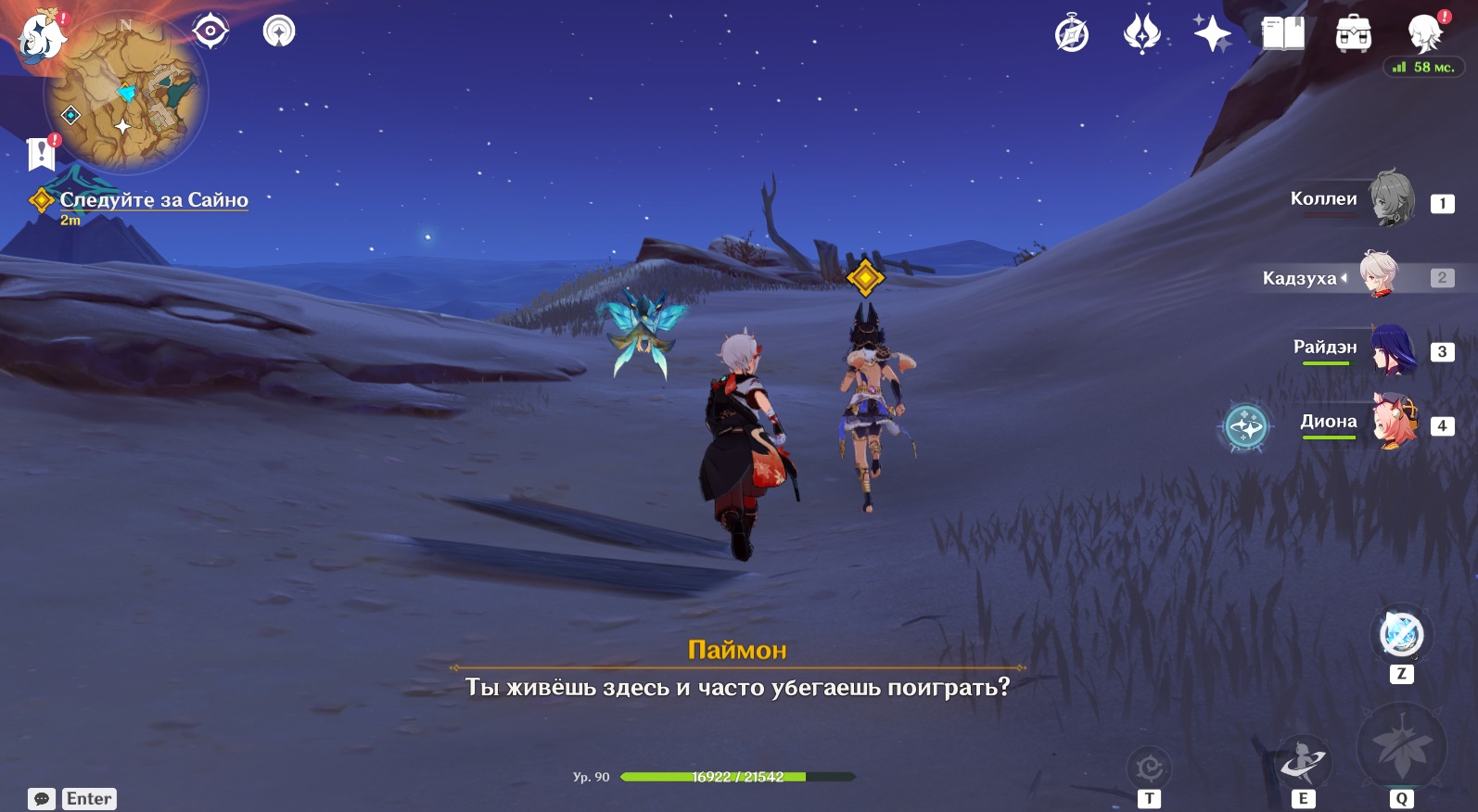This screenshot has width=1478, height=812.
Task: Activate the elemental skill swirl icon
Action: pyautogui.click(x=1304, y=762)
